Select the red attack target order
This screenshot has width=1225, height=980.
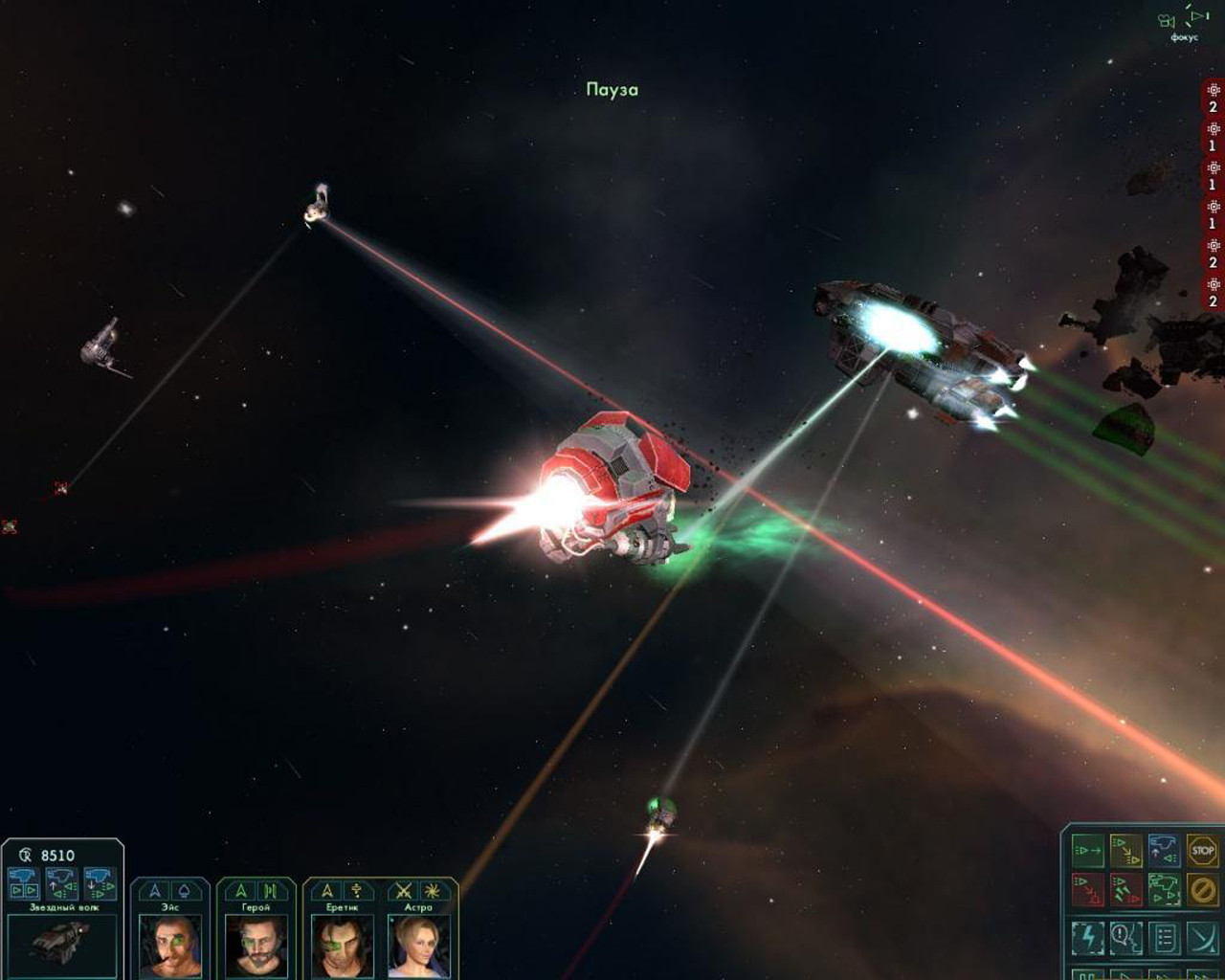pos(1087,889)
